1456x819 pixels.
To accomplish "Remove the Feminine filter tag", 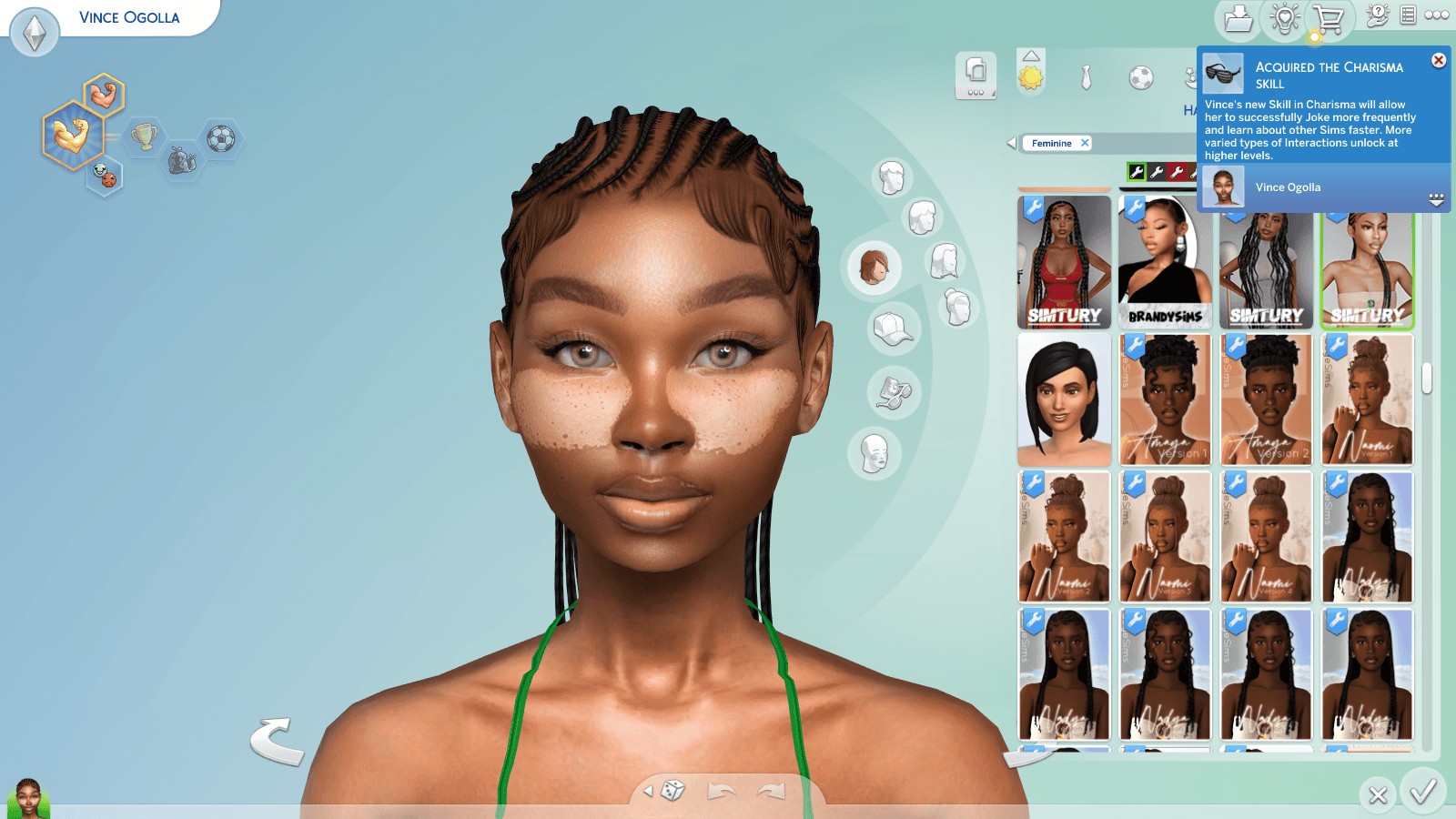I will pyautogui.click(x=1085, y=143).
